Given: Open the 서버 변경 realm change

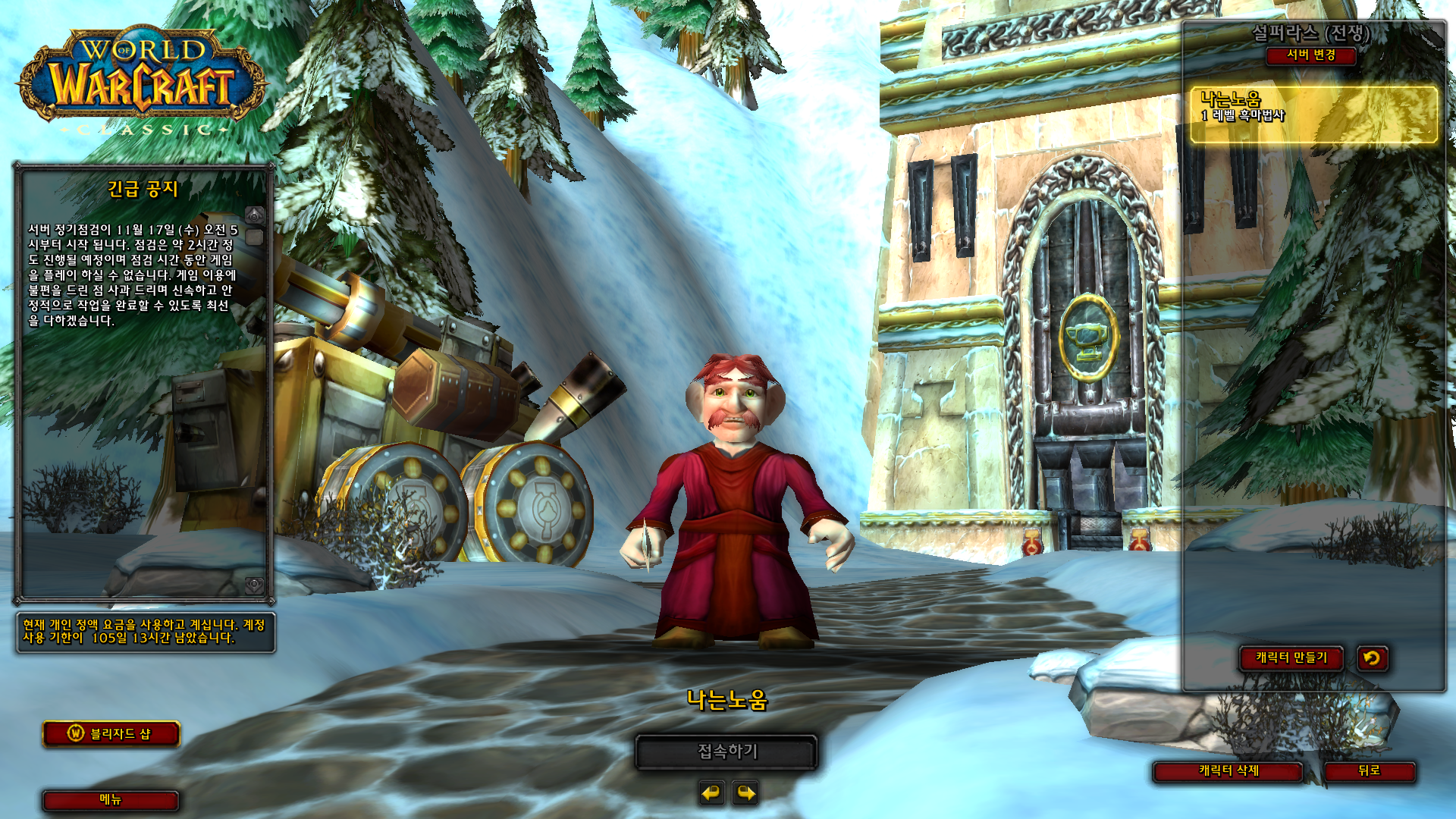Looking at the screenshot, I should 1310,55.
